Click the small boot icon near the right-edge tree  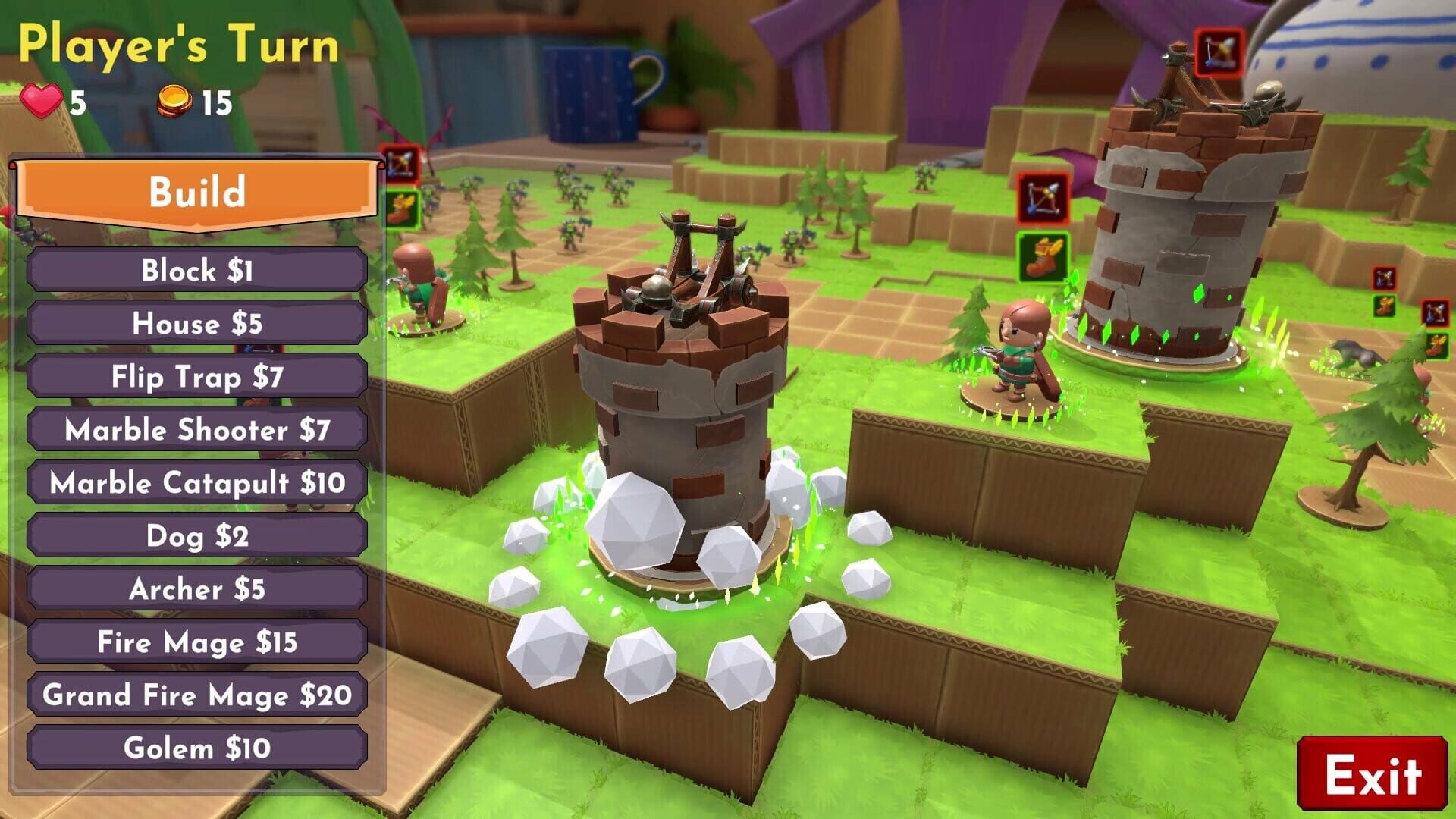point(1436,343)
